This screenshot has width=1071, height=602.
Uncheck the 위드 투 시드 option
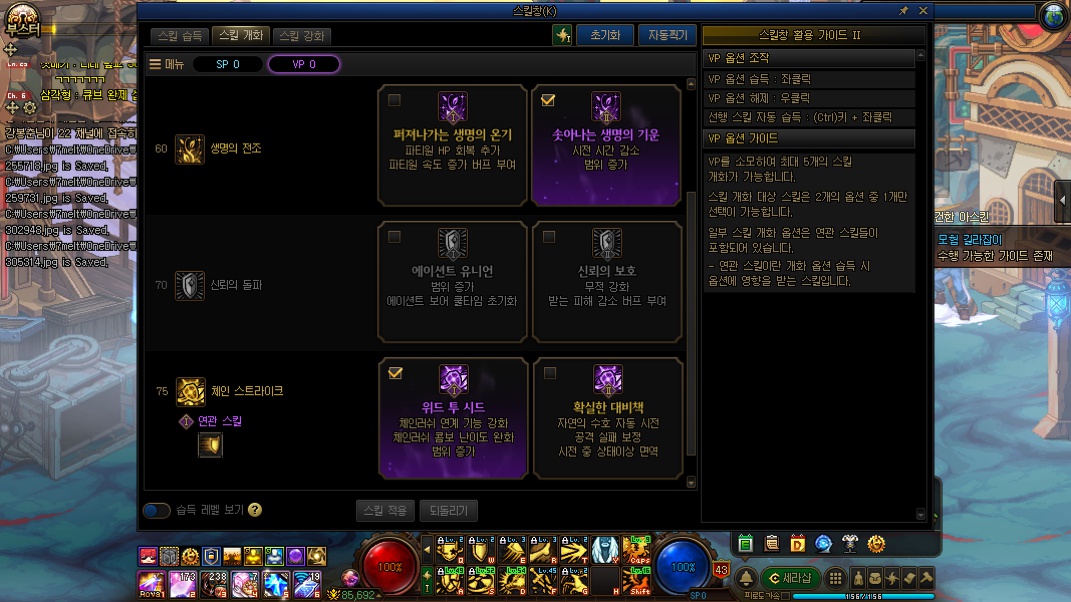(395, 373)
